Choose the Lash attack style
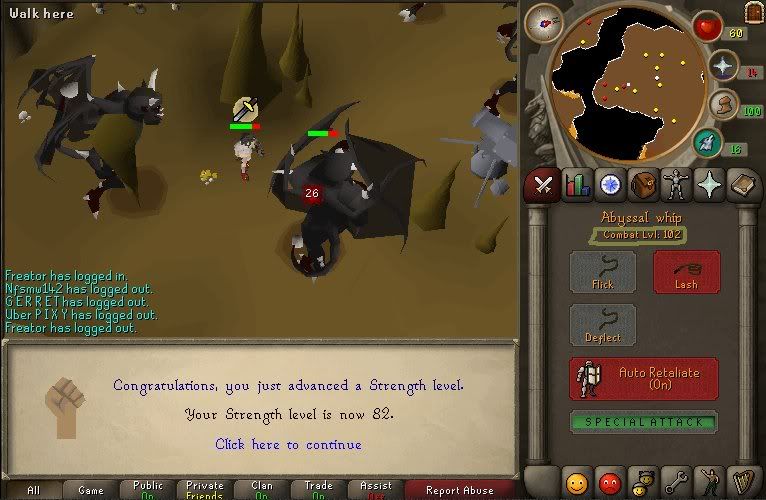Viewport: 766px width, 500px height. click(x=685, y=272)
